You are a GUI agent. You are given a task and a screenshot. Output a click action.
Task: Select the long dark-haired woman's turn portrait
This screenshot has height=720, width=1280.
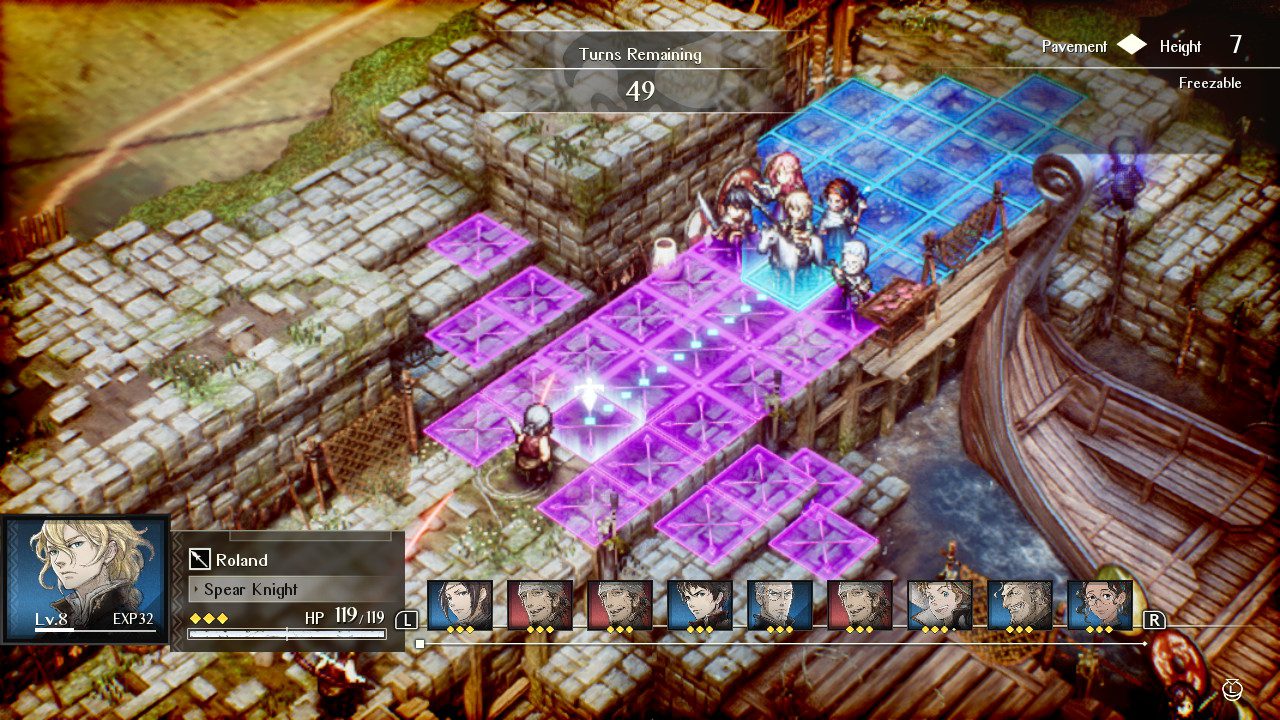(x=460, y=605)
